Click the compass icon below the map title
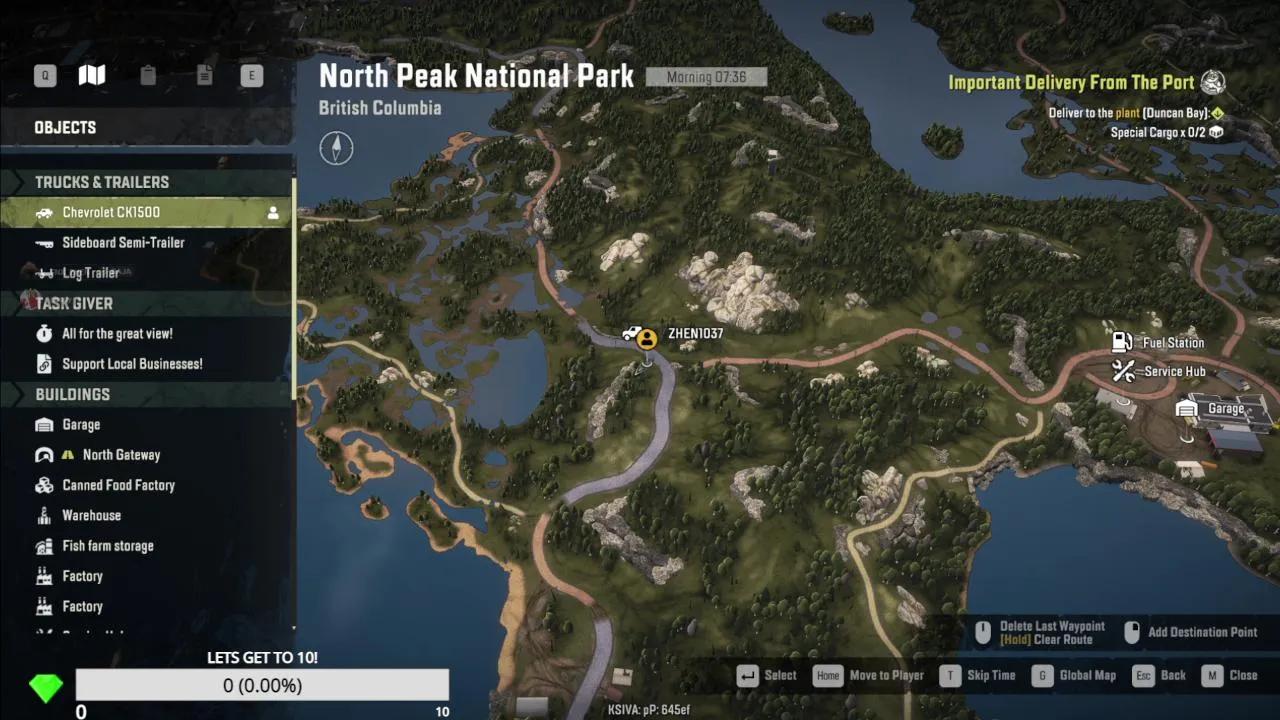The height and width of the screenshot is (720, 1280). click(336, 147)
